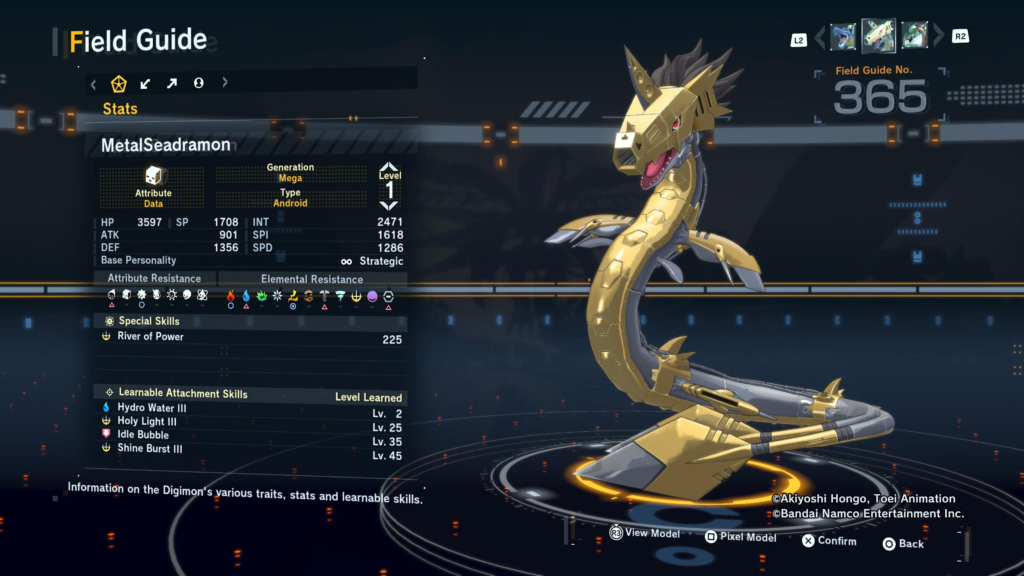Go to the next Field Guide entry arrow
This screenshot has height=576, width=1024.
tap(937, 38)
